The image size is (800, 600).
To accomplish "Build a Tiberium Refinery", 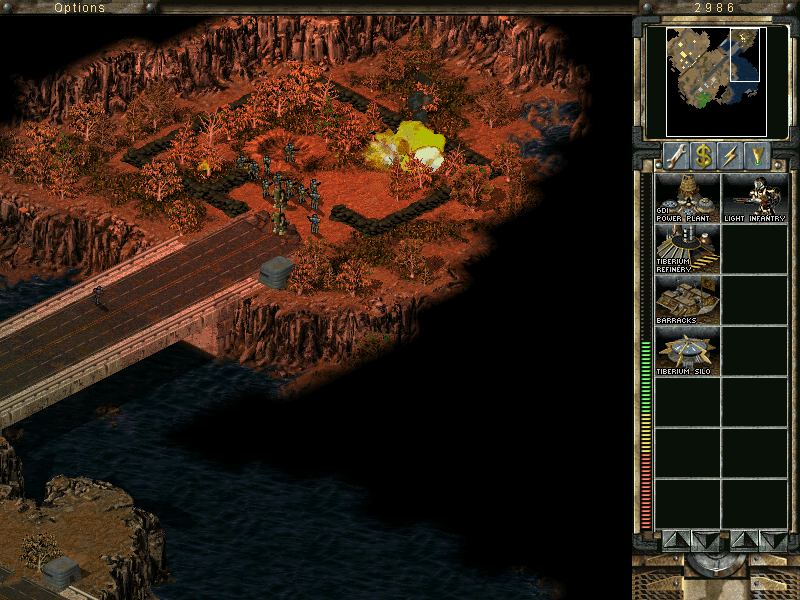I will 687,249.
